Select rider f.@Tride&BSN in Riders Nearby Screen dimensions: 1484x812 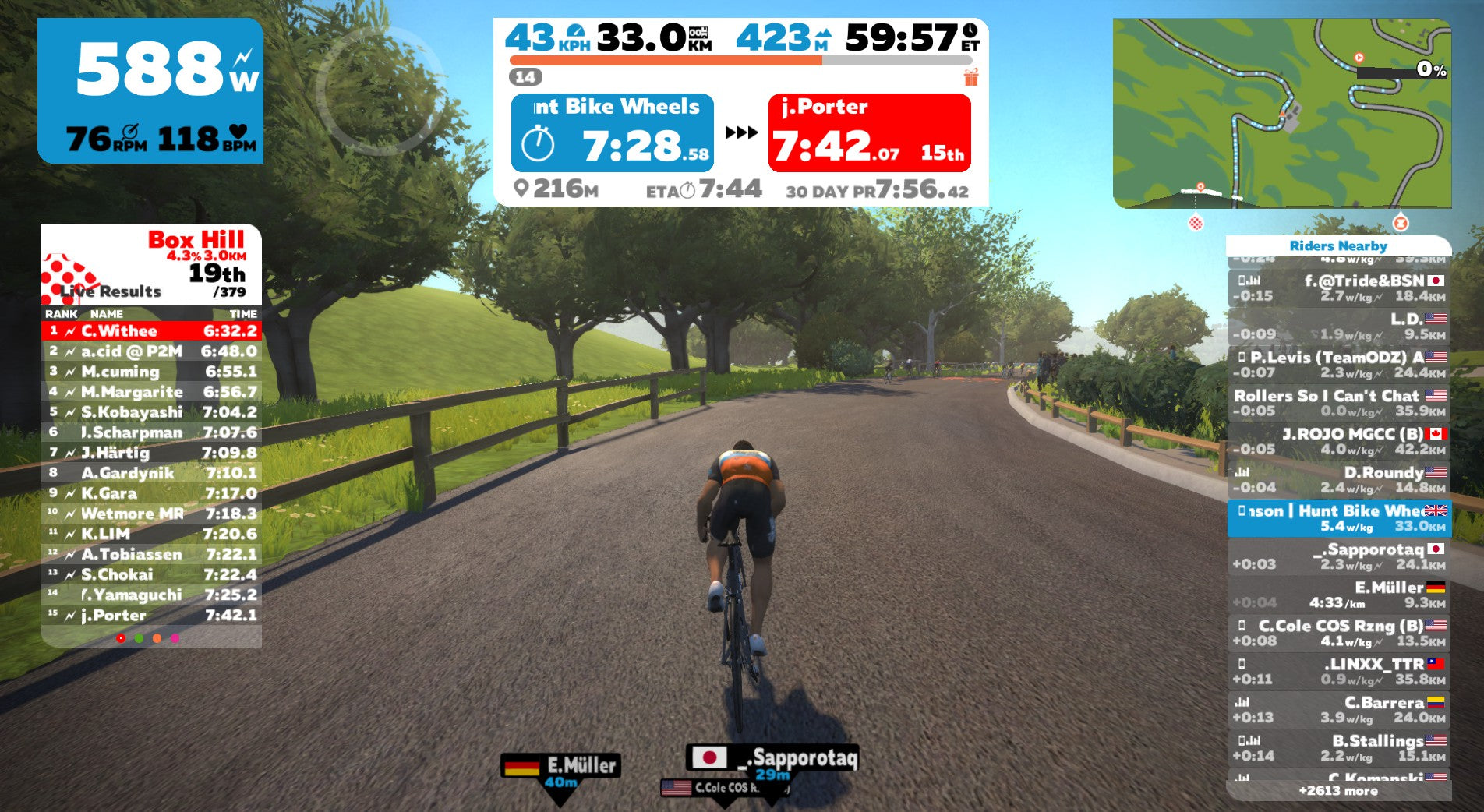click(1338, 288)
